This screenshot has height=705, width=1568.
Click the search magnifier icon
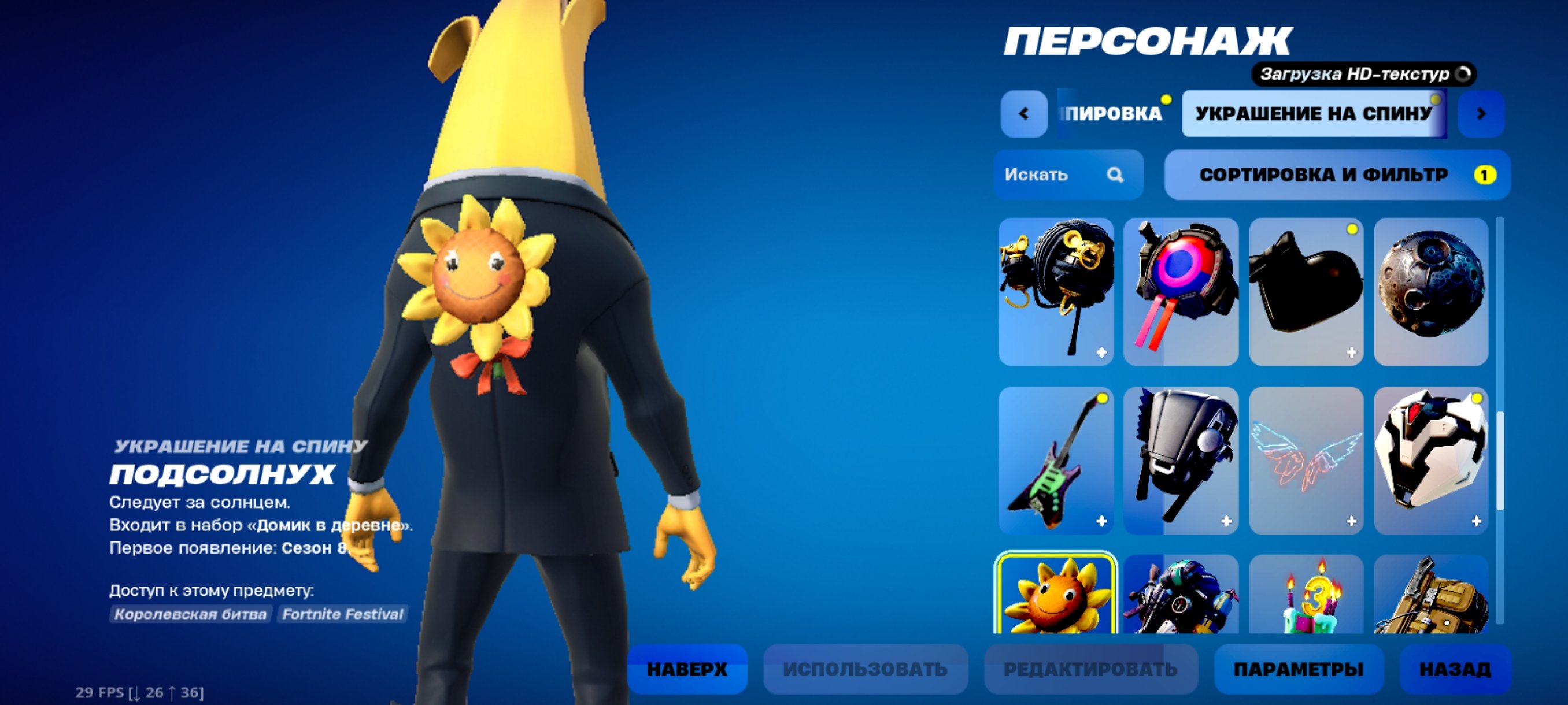(x=1115, y=175)
